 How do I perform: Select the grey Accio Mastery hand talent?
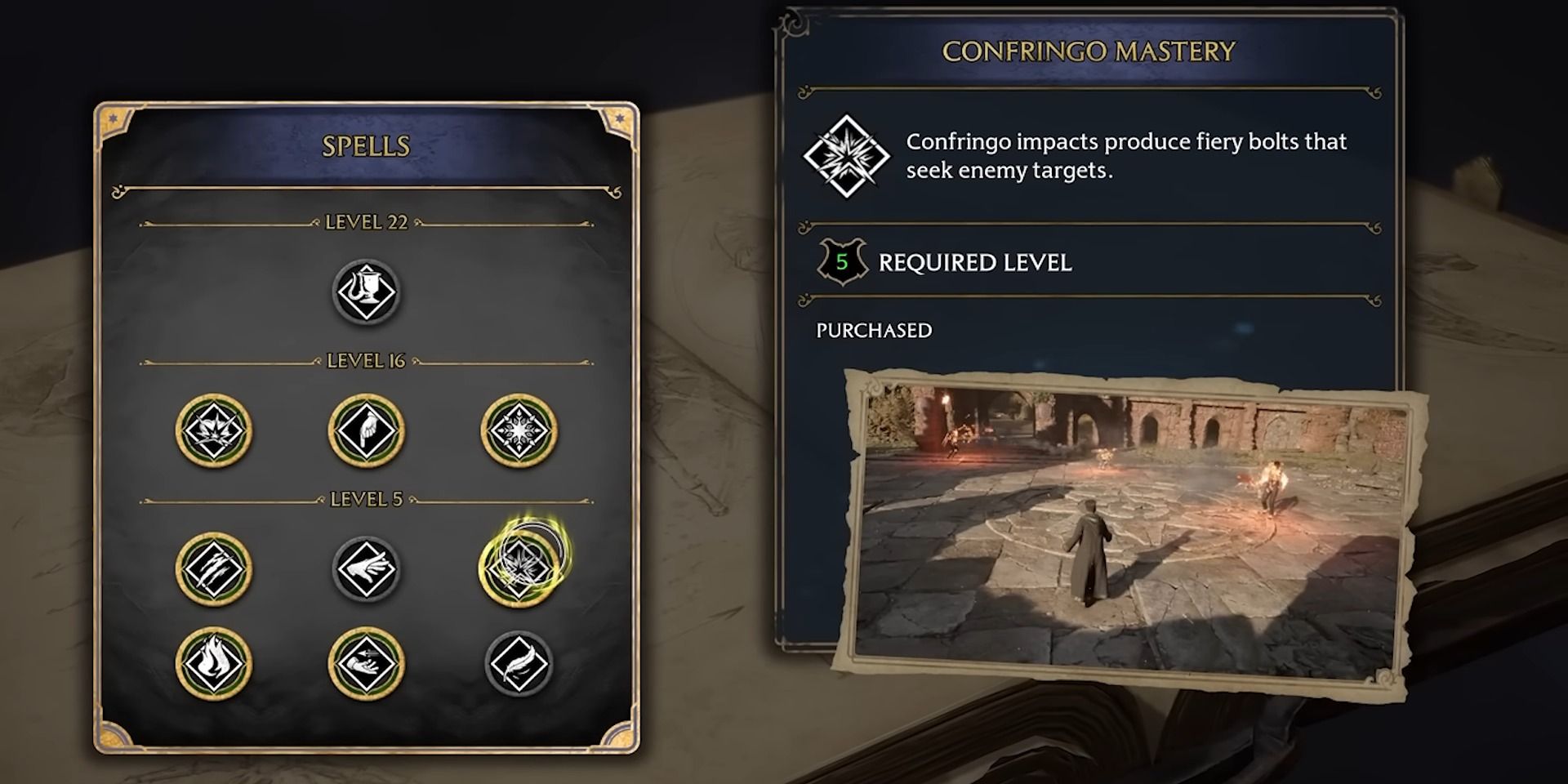click(365, 569)
